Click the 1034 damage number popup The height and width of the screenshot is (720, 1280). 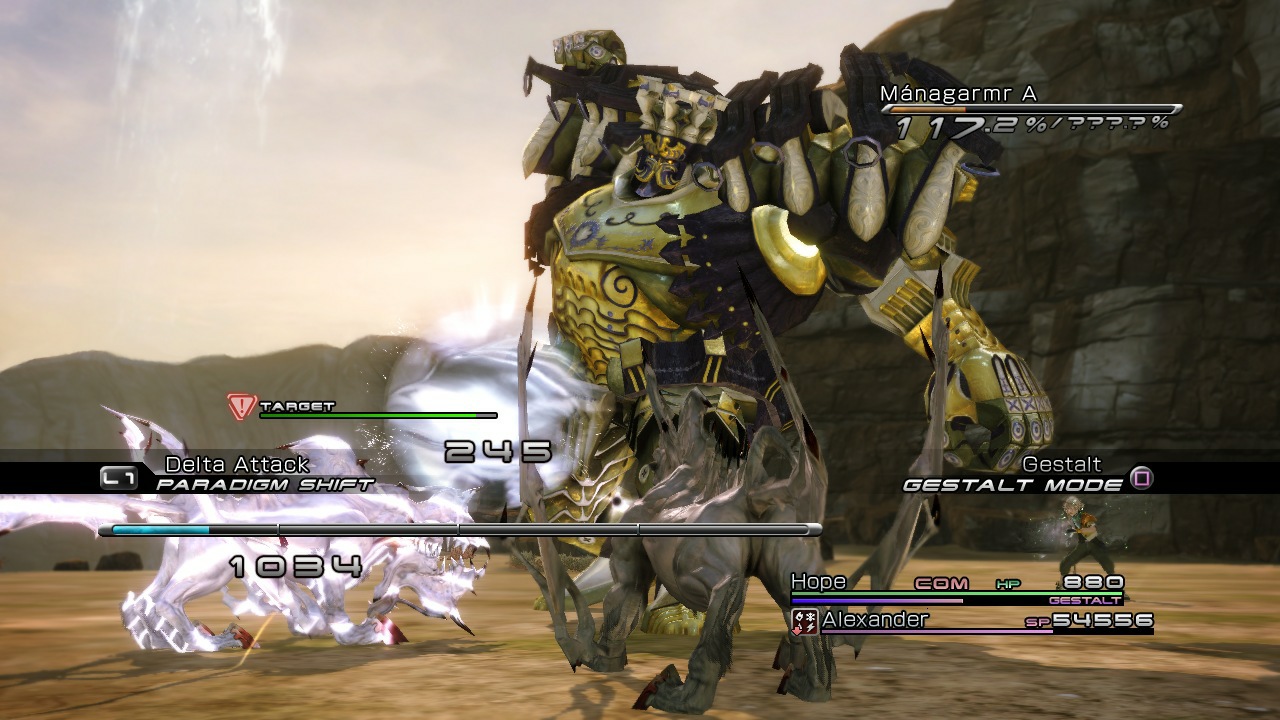(295, 565)
